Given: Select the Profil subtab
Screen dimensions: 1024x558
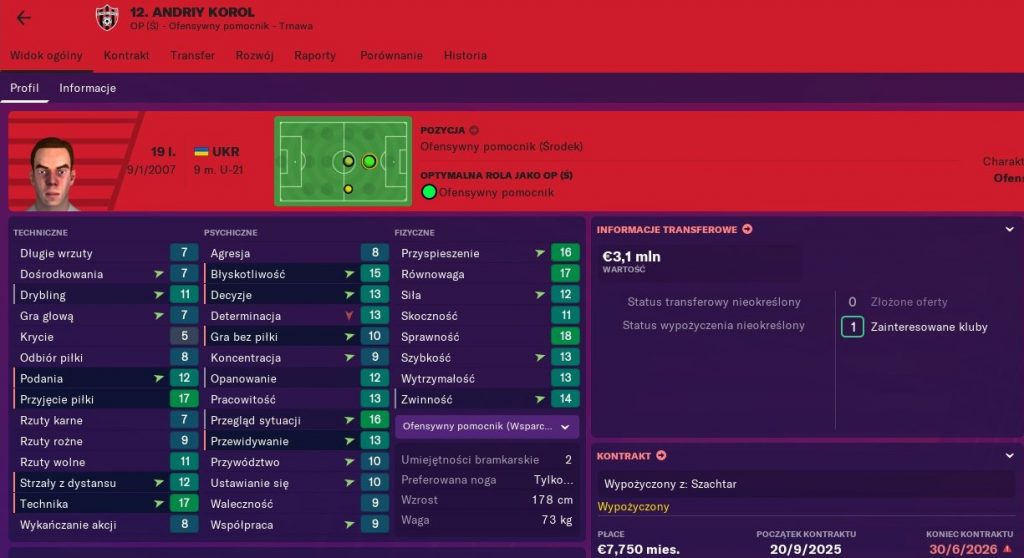Looking at the screenshot, I should pyautogui.click(x=24, y=88).
